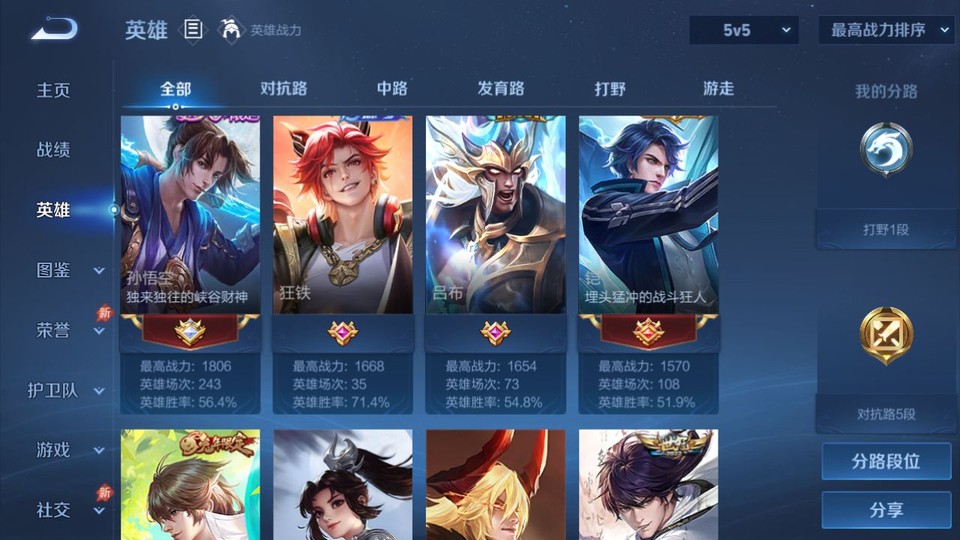Expand the 护卫队 guard squad menu
The height and width of the screenshot is (540, 960).
(66, 390)
